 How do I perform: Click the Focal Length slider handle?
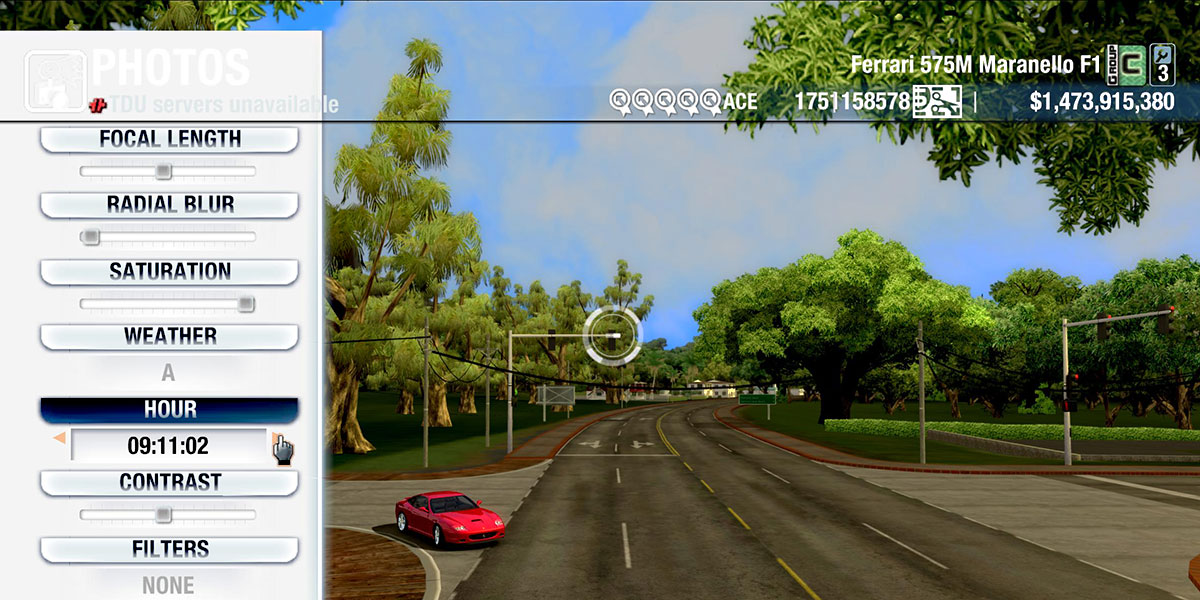(163, 172)
